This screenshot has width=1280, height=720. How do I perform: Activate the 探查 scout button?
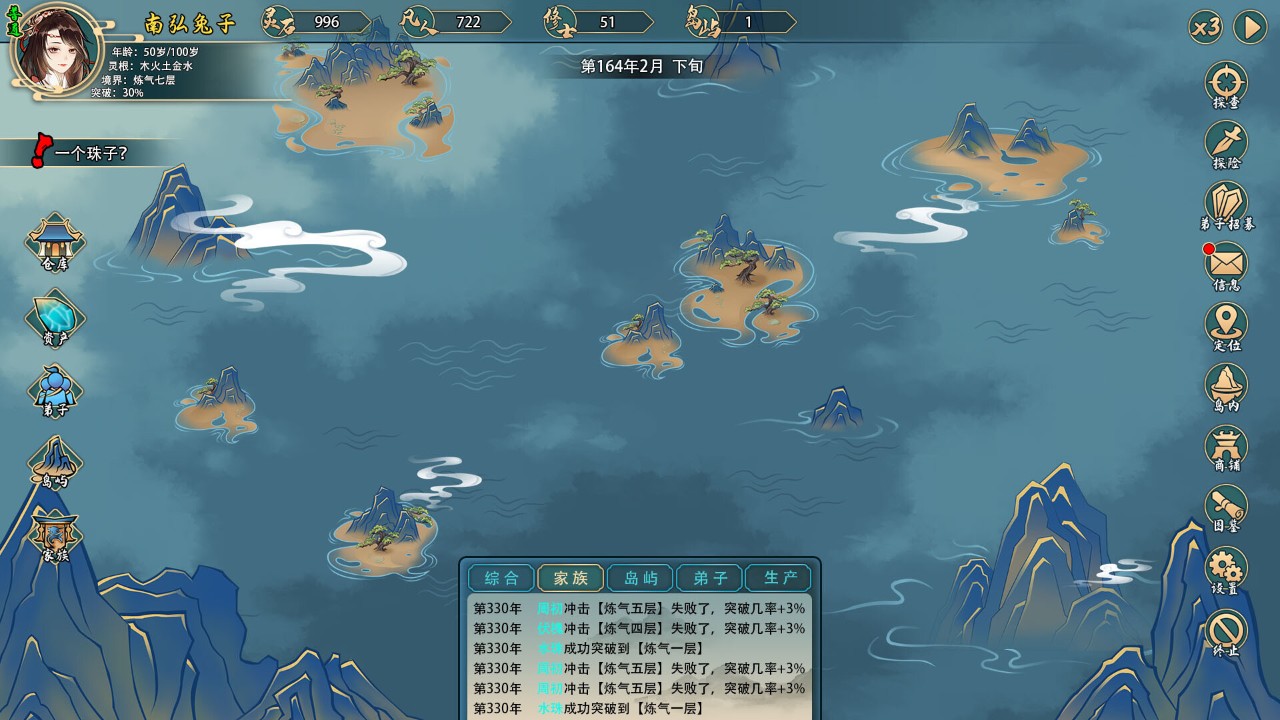tap(1226, 84)
